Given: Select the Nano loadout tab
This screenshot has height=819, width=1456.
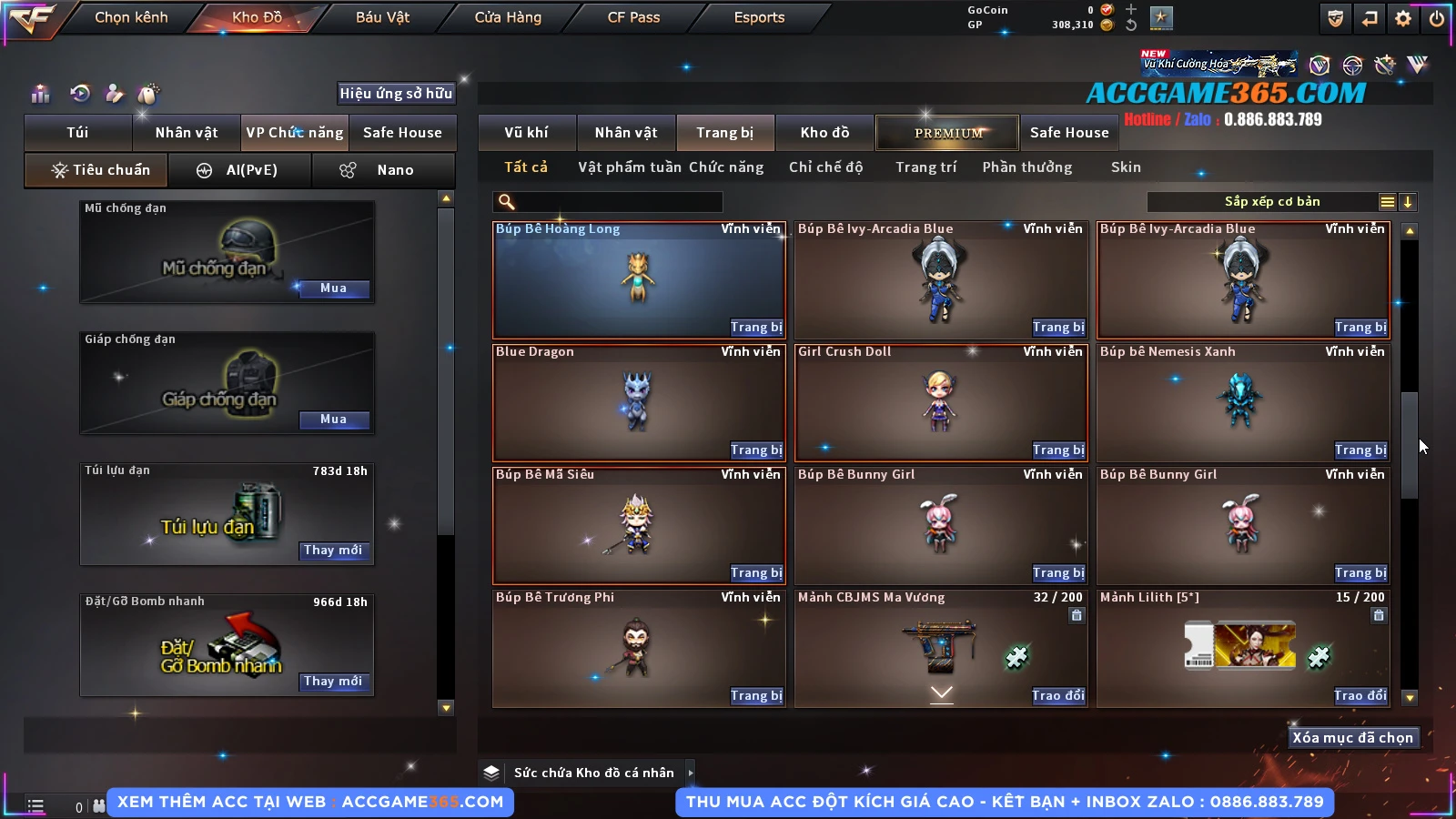Looking at the screenshot, I should click(383, 170).
